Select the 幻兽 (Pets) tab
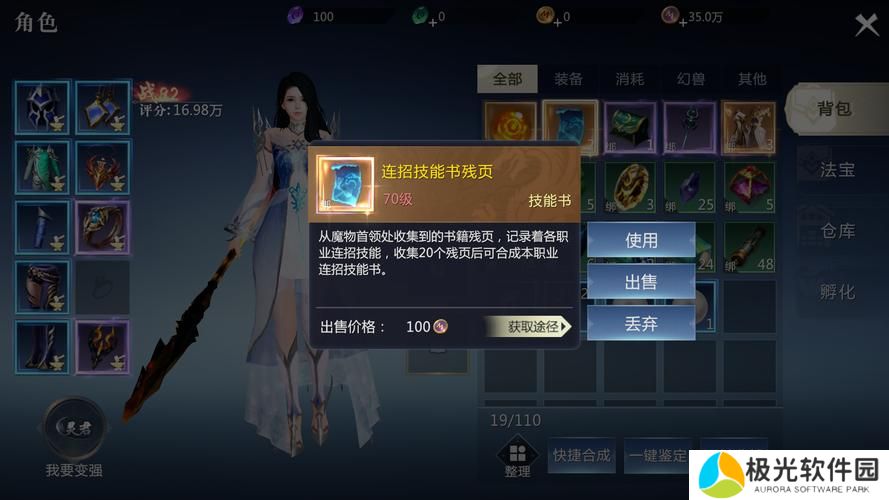The height and width of the screenshot is (500, 889). tap(691, 79)
